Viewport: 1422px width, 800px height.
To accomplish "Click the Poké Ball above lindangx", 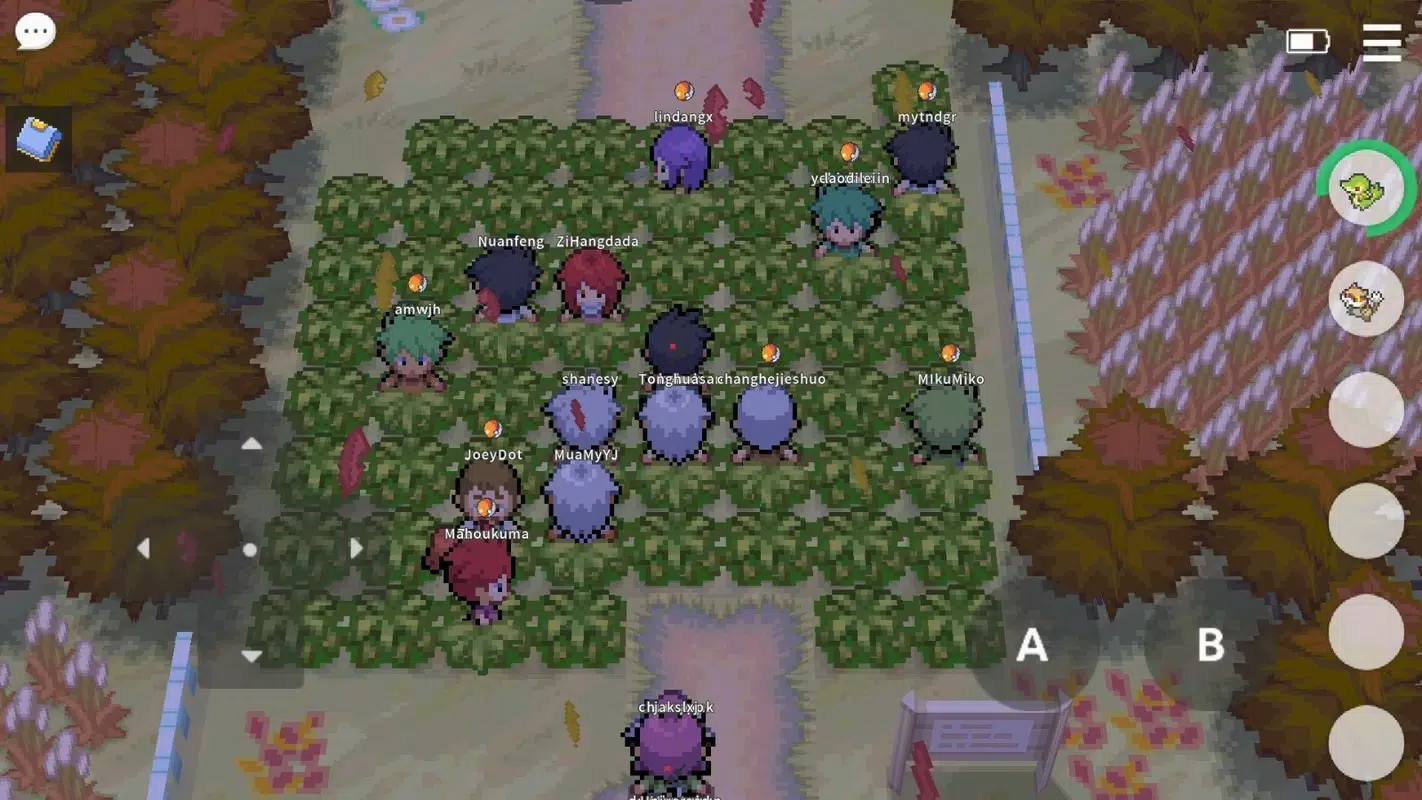I will [x=686, y=88].
